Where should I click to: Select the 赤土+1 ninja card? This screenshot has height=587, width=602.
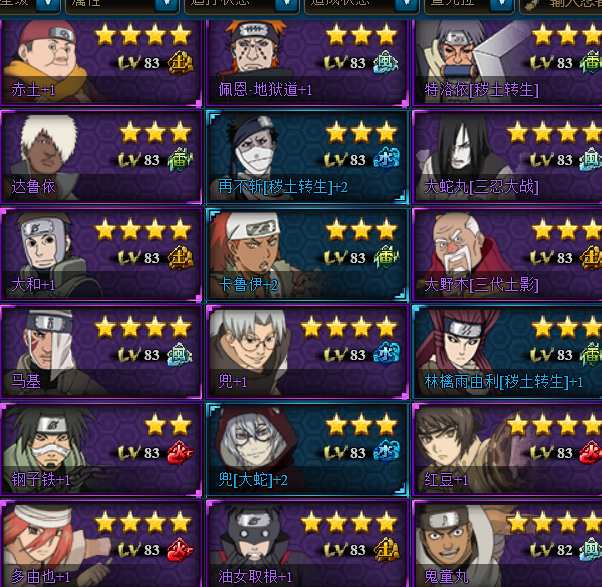[x=100, y=60]
